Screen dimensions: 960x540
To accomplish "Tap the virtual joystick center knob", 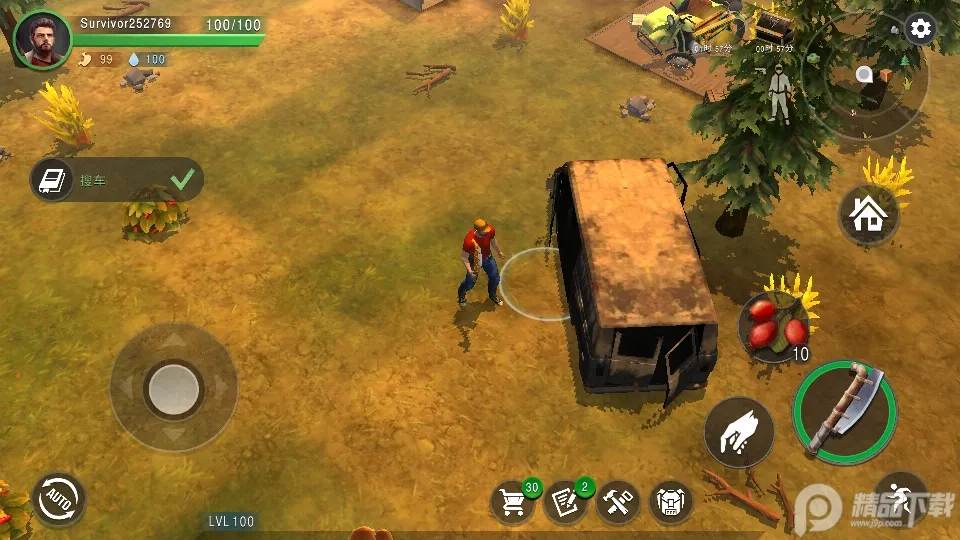I will click(x=174, y=387).
